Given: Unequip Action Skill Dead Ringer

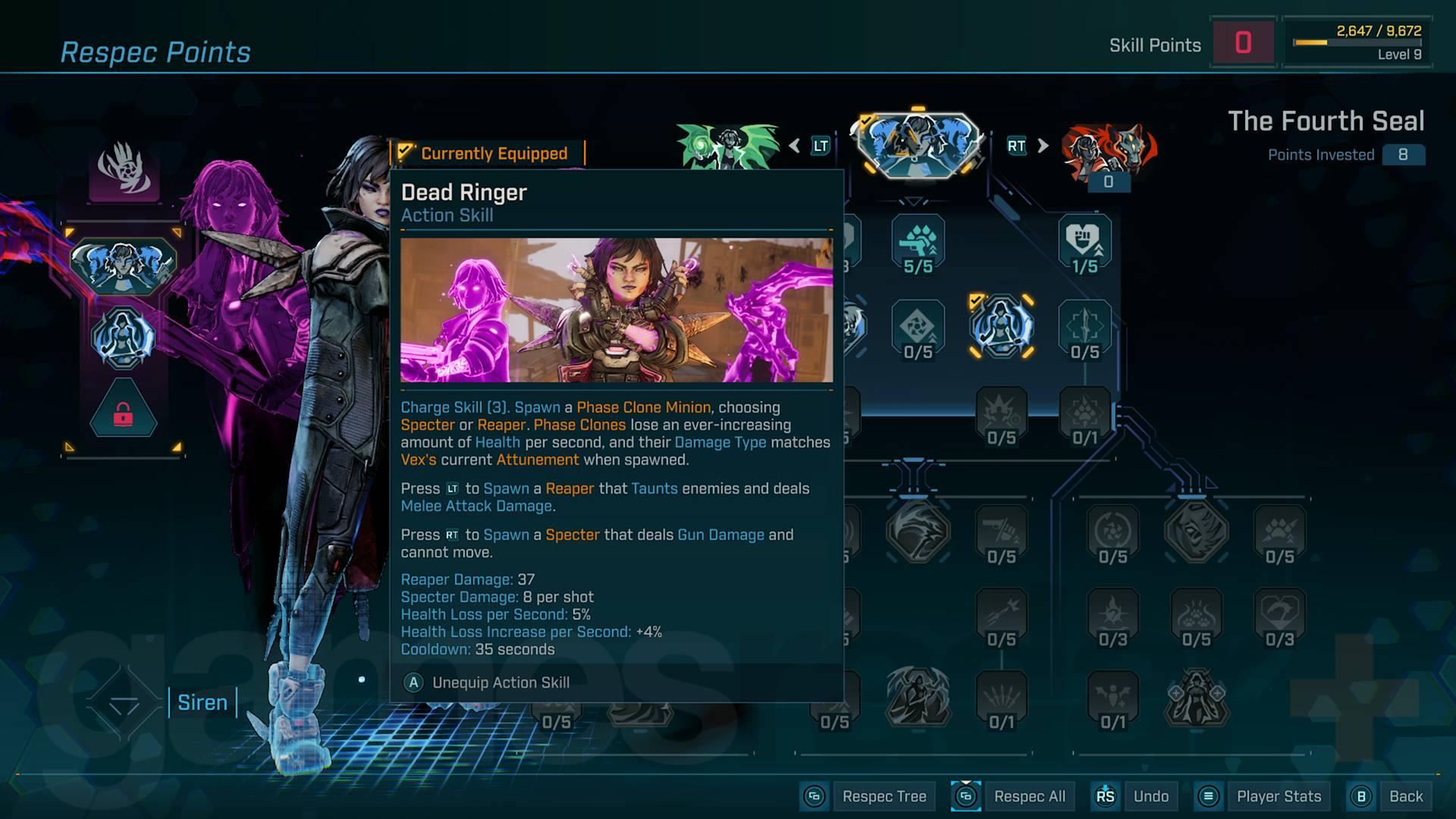Looking at the screenshot, I should pyautogui.click(x=500, y=682).
